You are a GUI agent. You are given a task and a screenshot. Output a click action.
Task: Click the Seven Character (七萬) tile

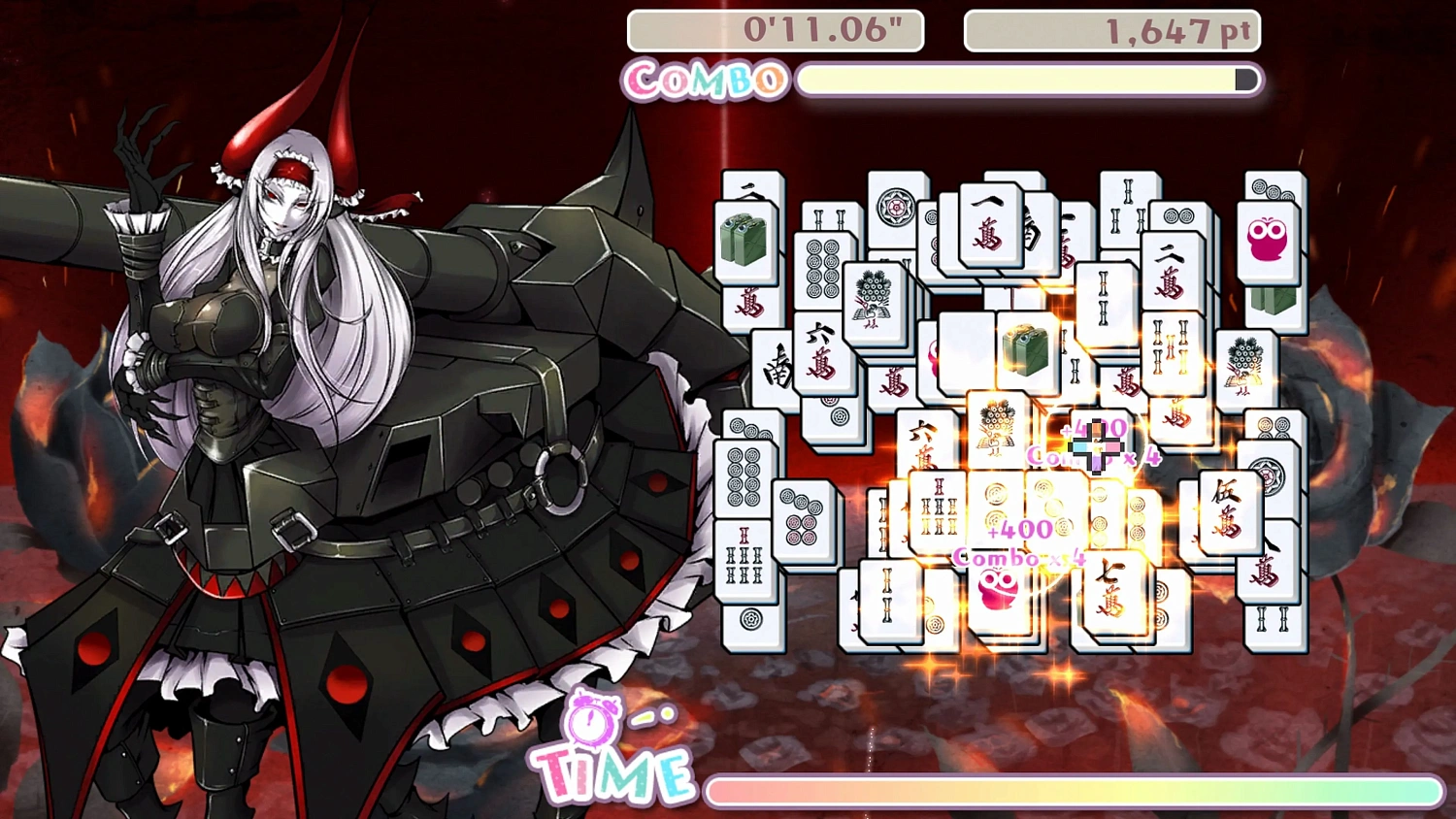click(x=1109, y=588)
